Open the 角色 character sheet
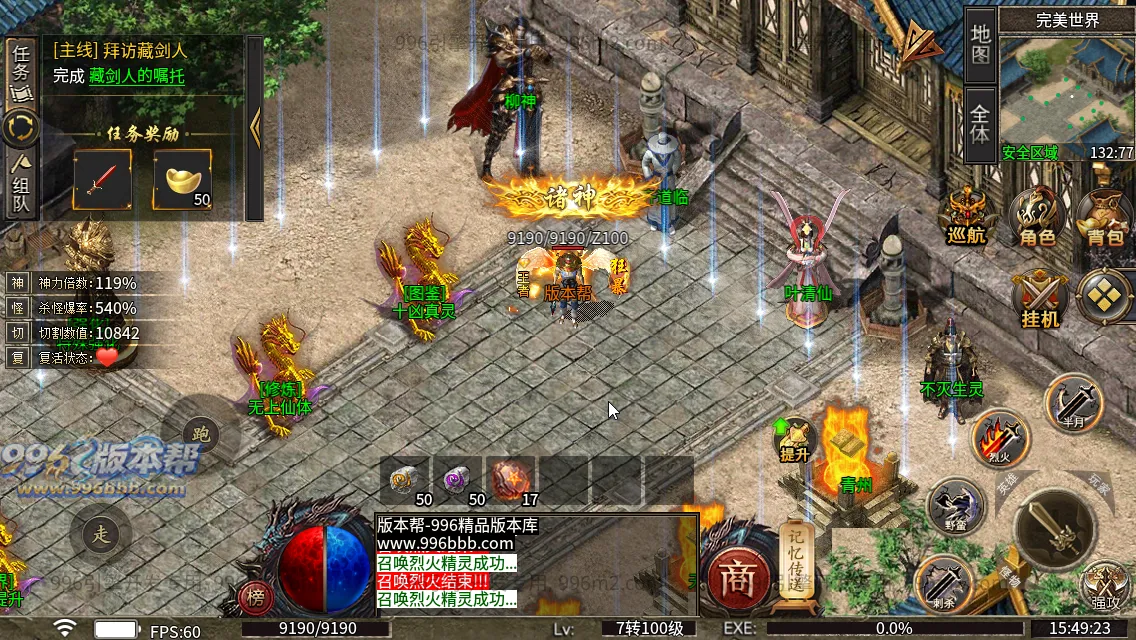This screenshot has height=640, width=1136. tap(1037, 216)
